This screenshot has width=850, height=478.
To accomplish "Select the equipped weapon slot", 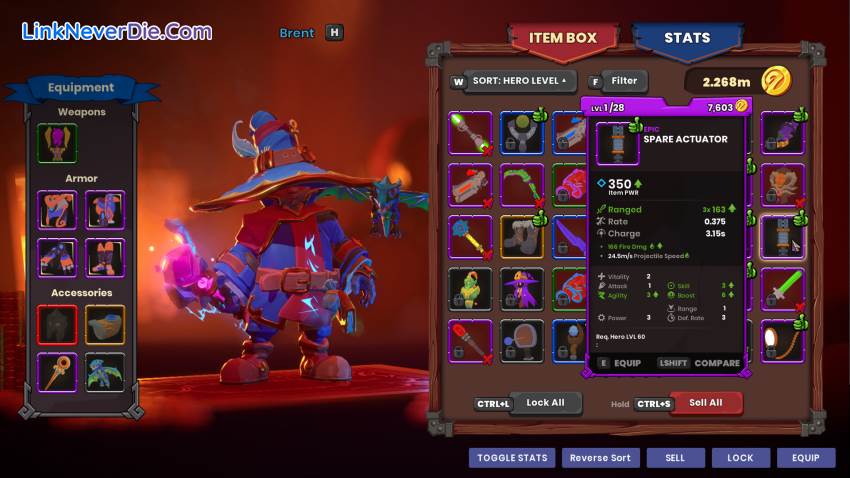I will pyautogui.click(x=57, y=143).
